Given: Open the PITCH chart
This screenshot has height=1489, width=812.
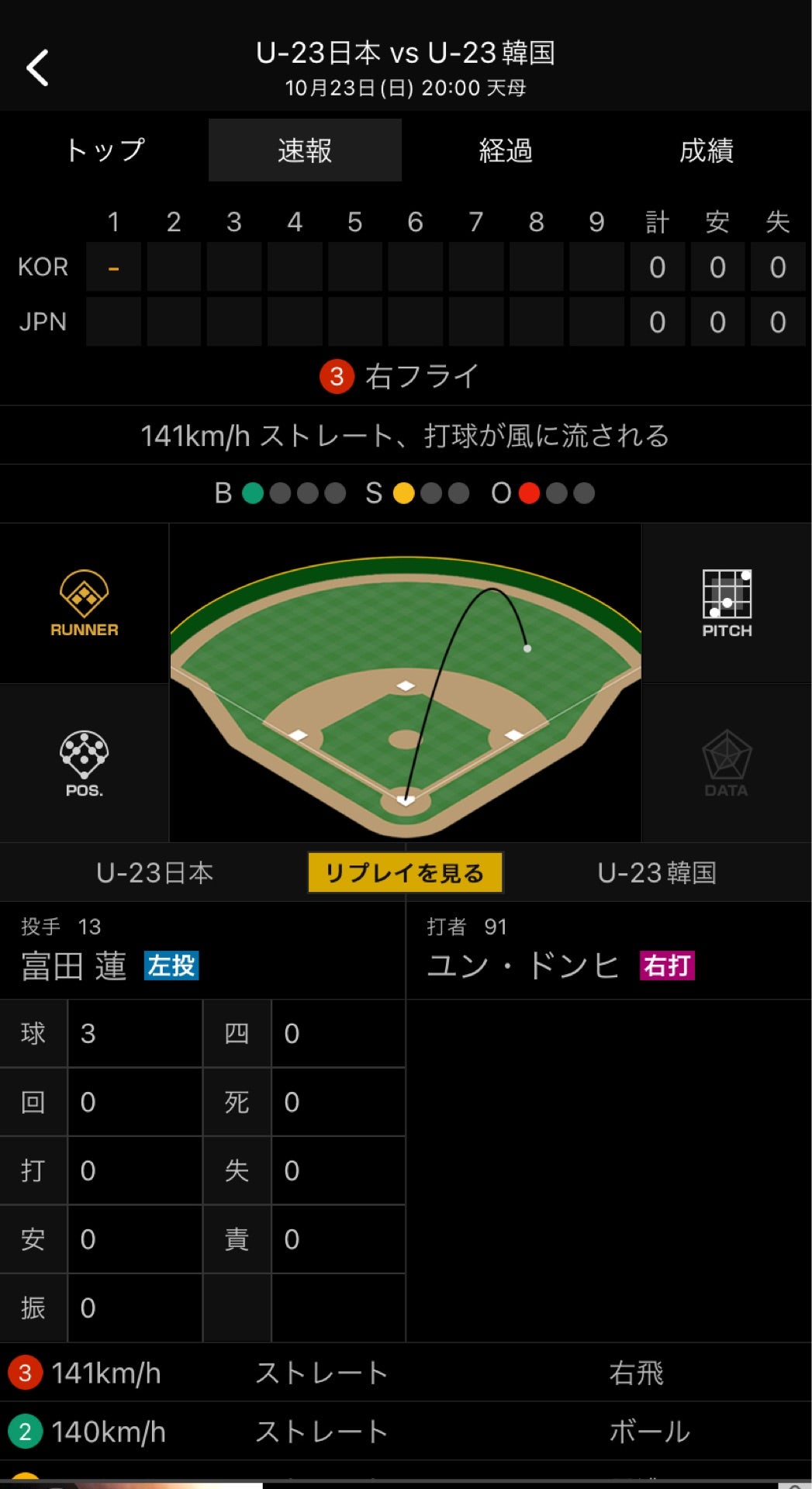Looking at the screenshot, I should coord(727,604).
